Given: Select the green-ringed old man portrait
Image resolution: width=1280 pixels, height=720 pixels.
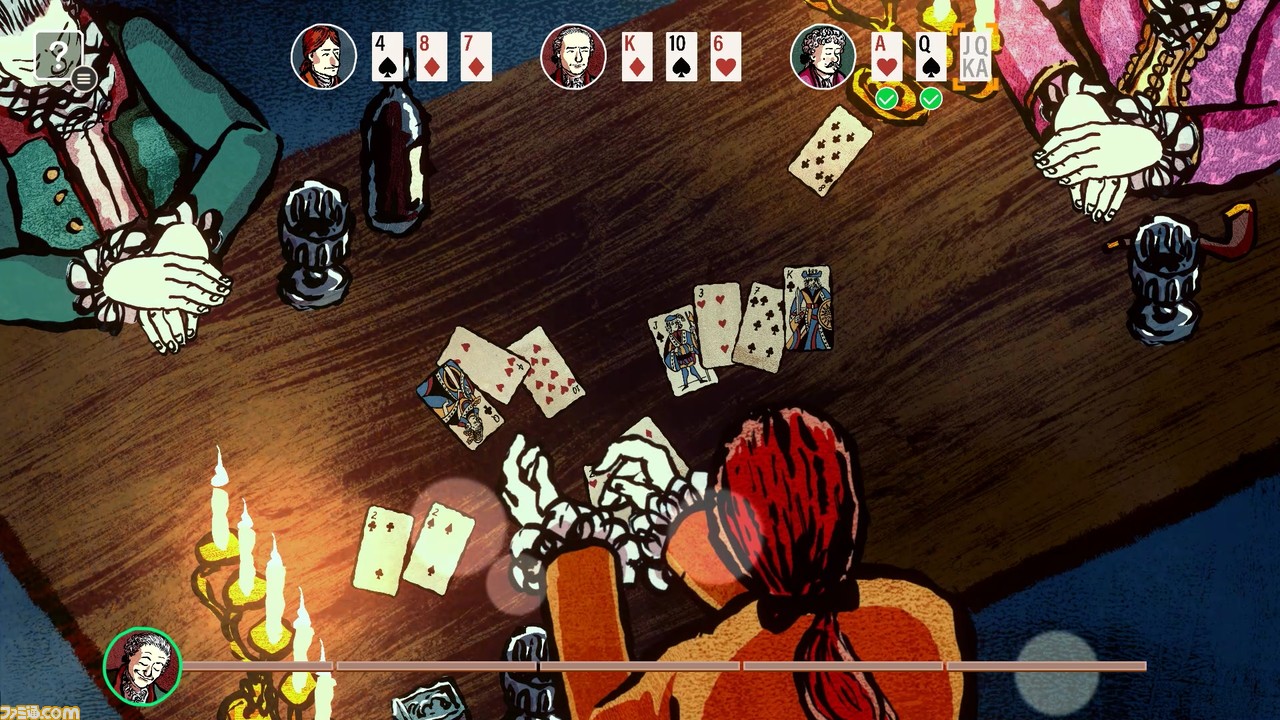Looking at the screenshot, I should pos(142,665).
